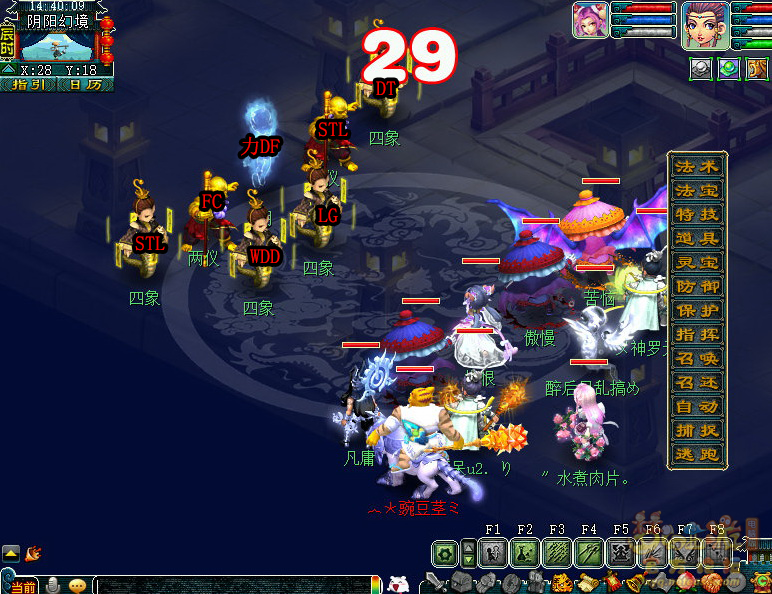Viewport: 772px width, 594px height.
Task: Open the 法术 (Spells) battle menu
Action: click(x=697, y=166)
